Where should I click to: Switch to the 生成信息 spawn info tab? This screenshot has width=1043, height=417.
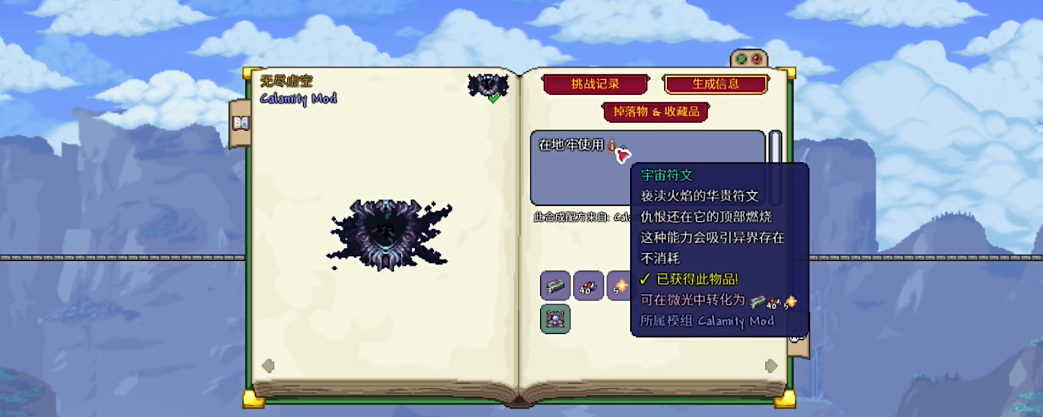click(x=715, y=84)
